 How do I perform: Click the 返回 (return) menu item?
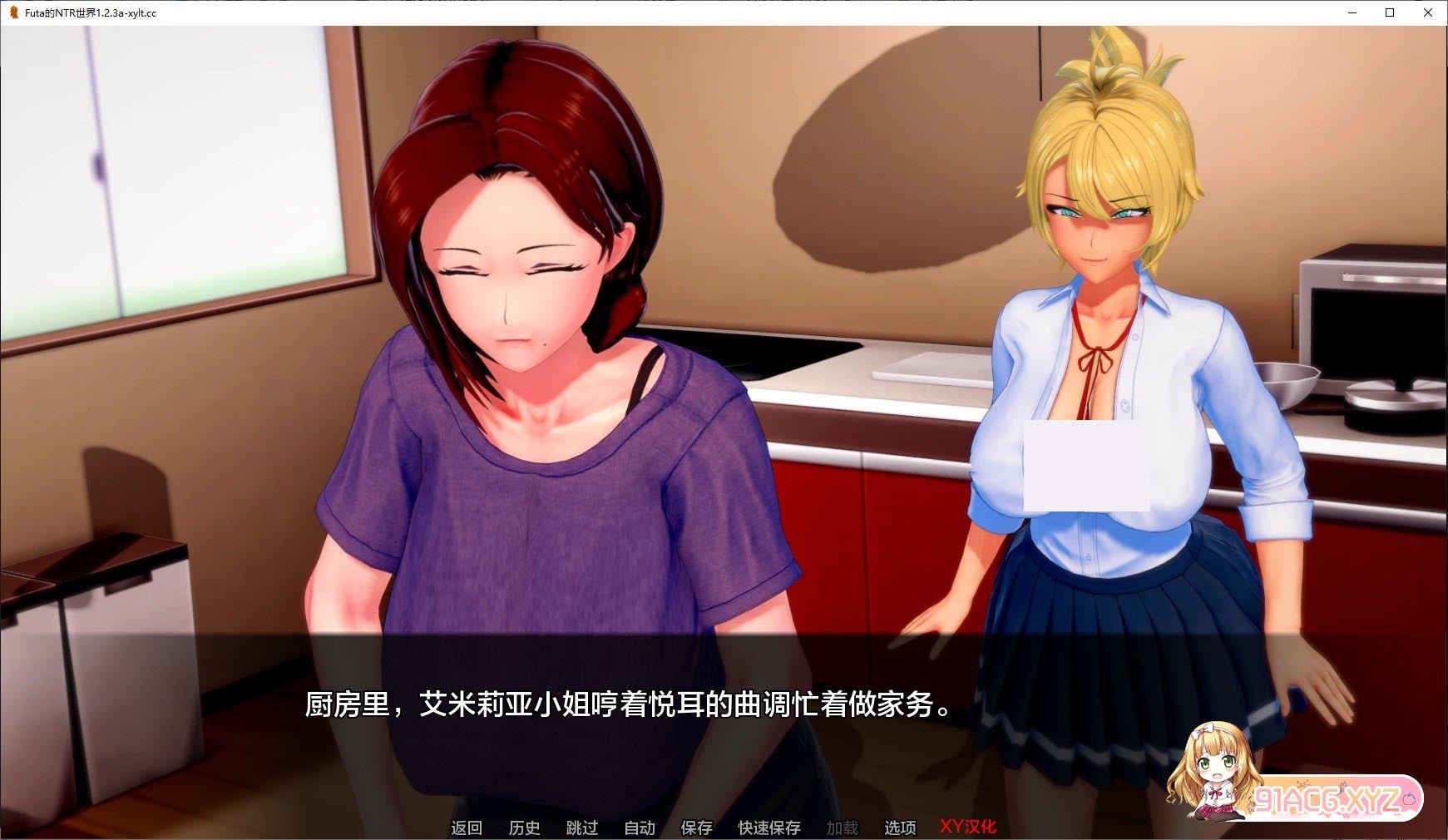click(467, 828)
